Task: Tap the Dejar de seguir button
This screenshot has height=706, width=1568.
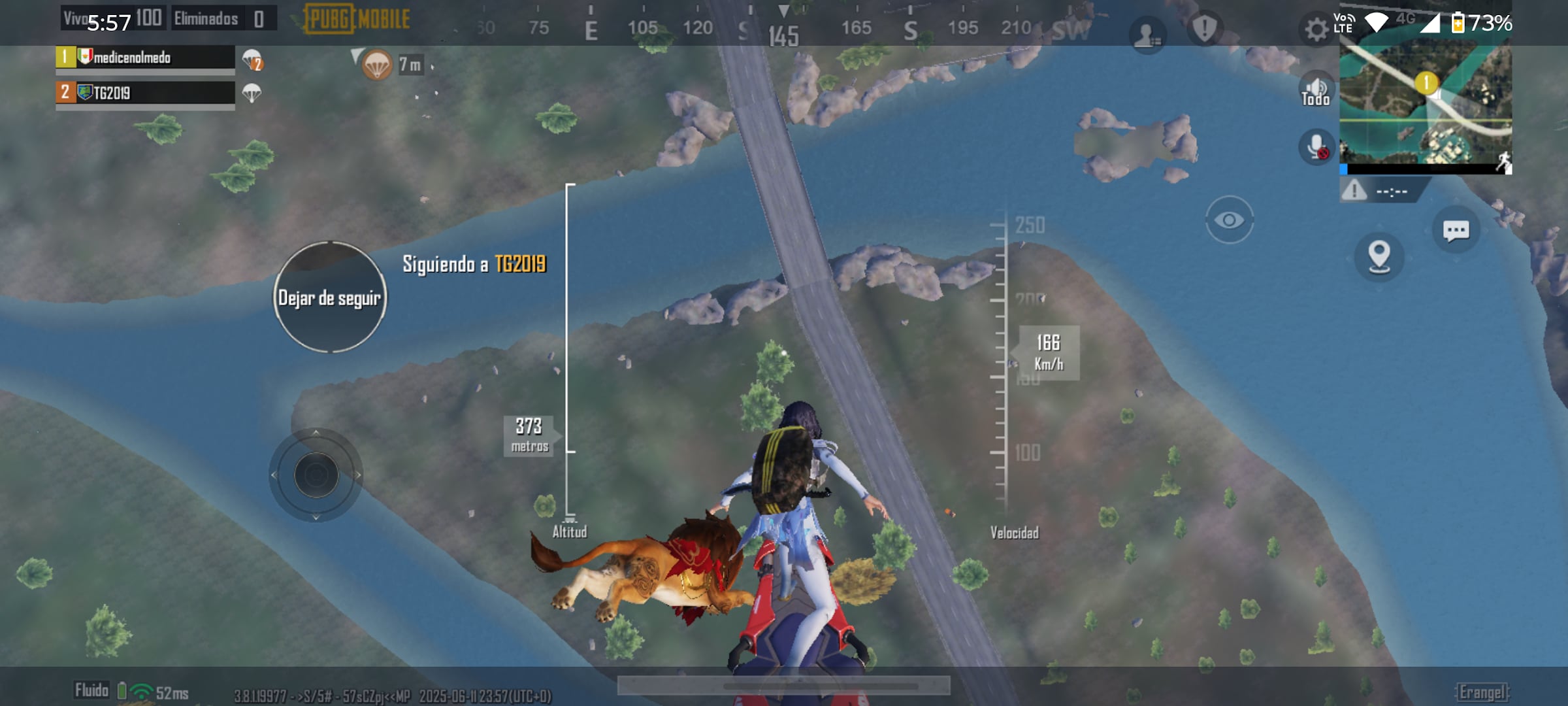Action: pyautogui.click(x=330, y=297)
